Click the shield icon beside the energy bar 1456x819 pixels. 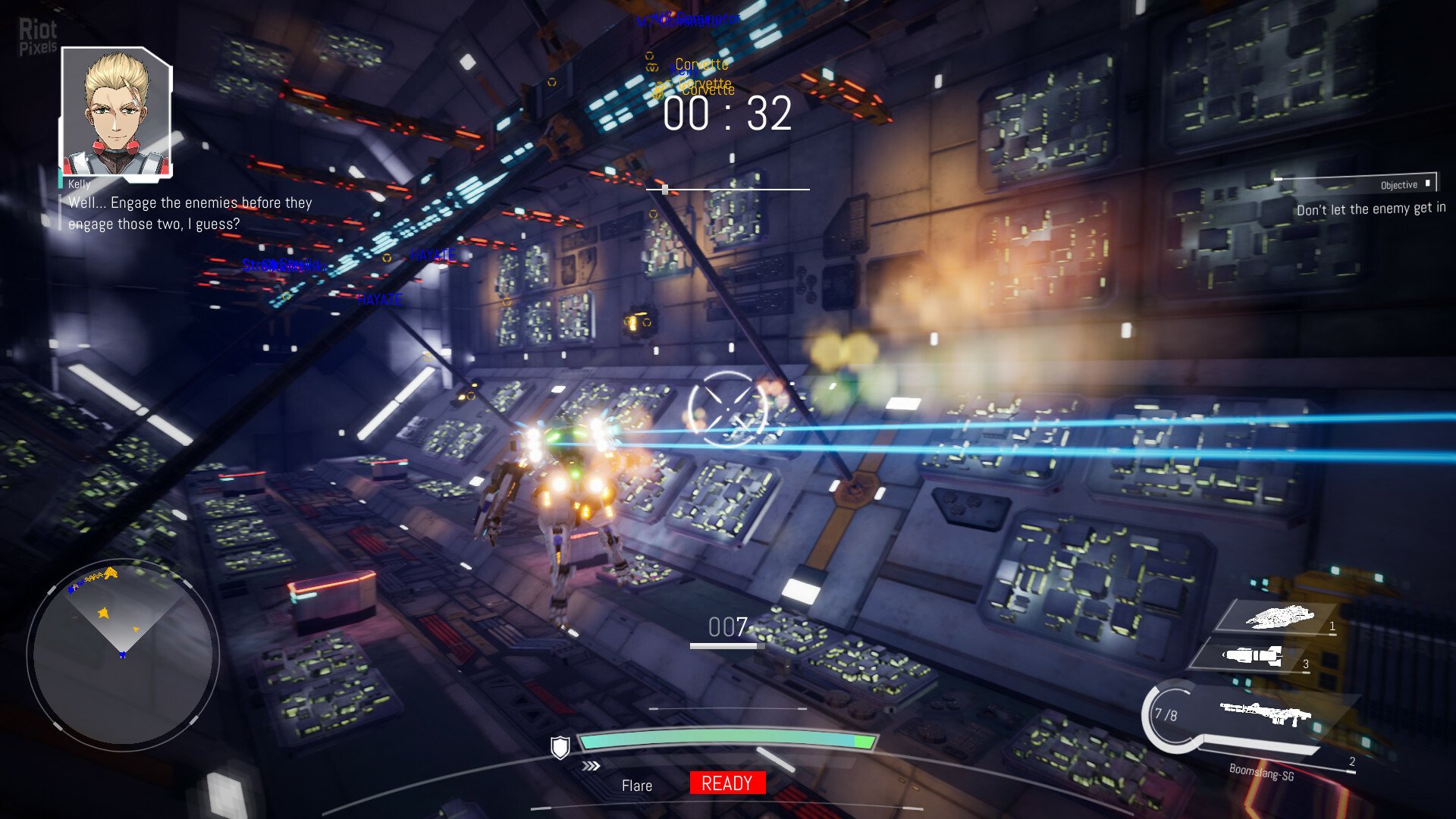click(x=560, y=748)
